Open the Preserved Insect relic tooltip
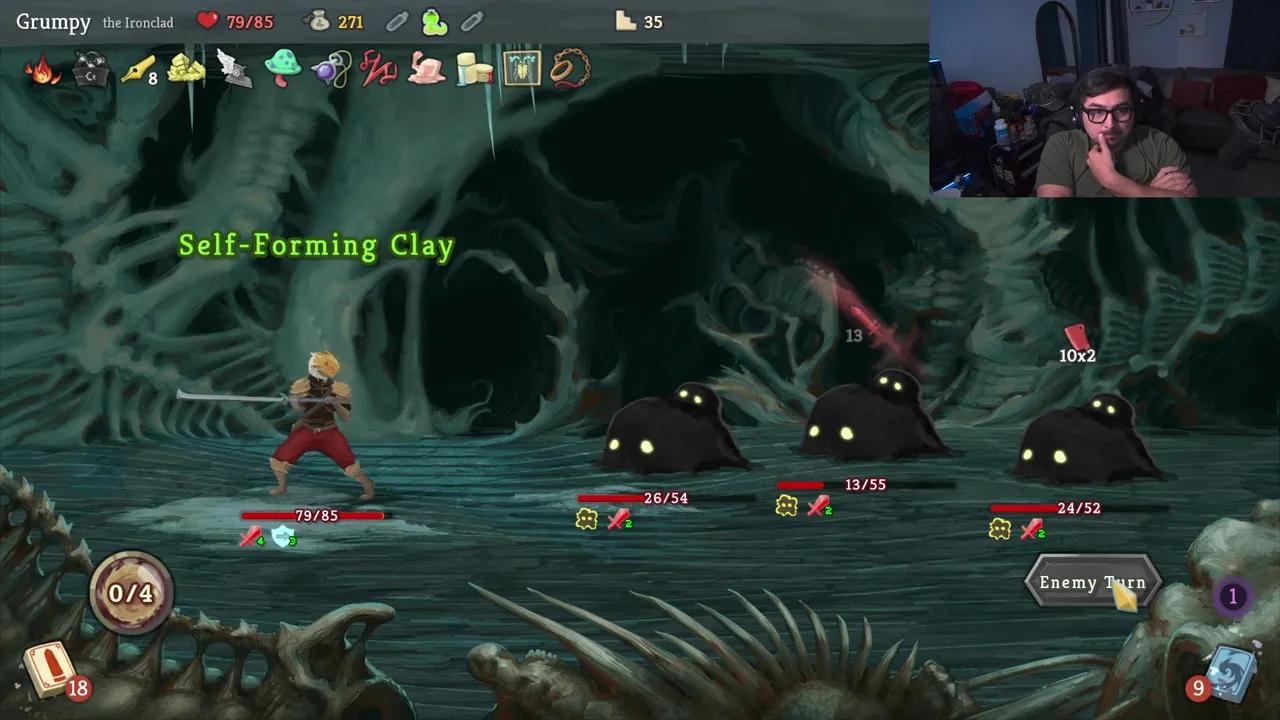This screenshot has width=1280, height=720. pos(521,68)
